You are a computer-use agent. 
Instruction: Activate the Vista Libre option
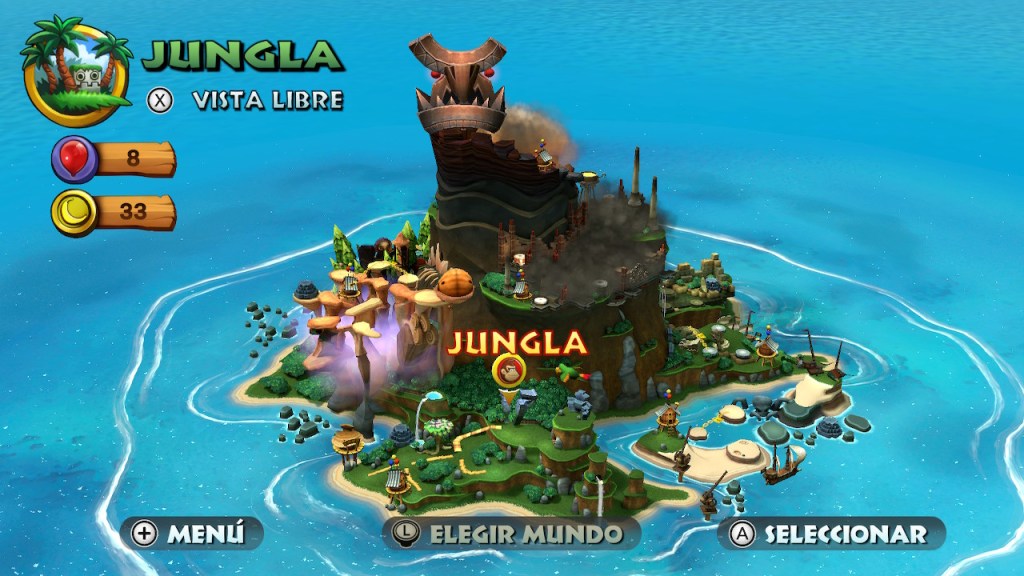click(x=246, y=100)
